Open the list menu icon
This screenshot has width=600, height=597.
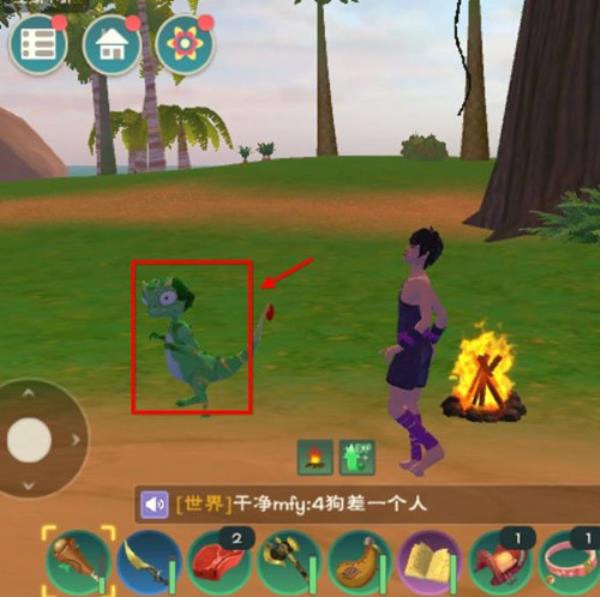click(x=38, y=43)
